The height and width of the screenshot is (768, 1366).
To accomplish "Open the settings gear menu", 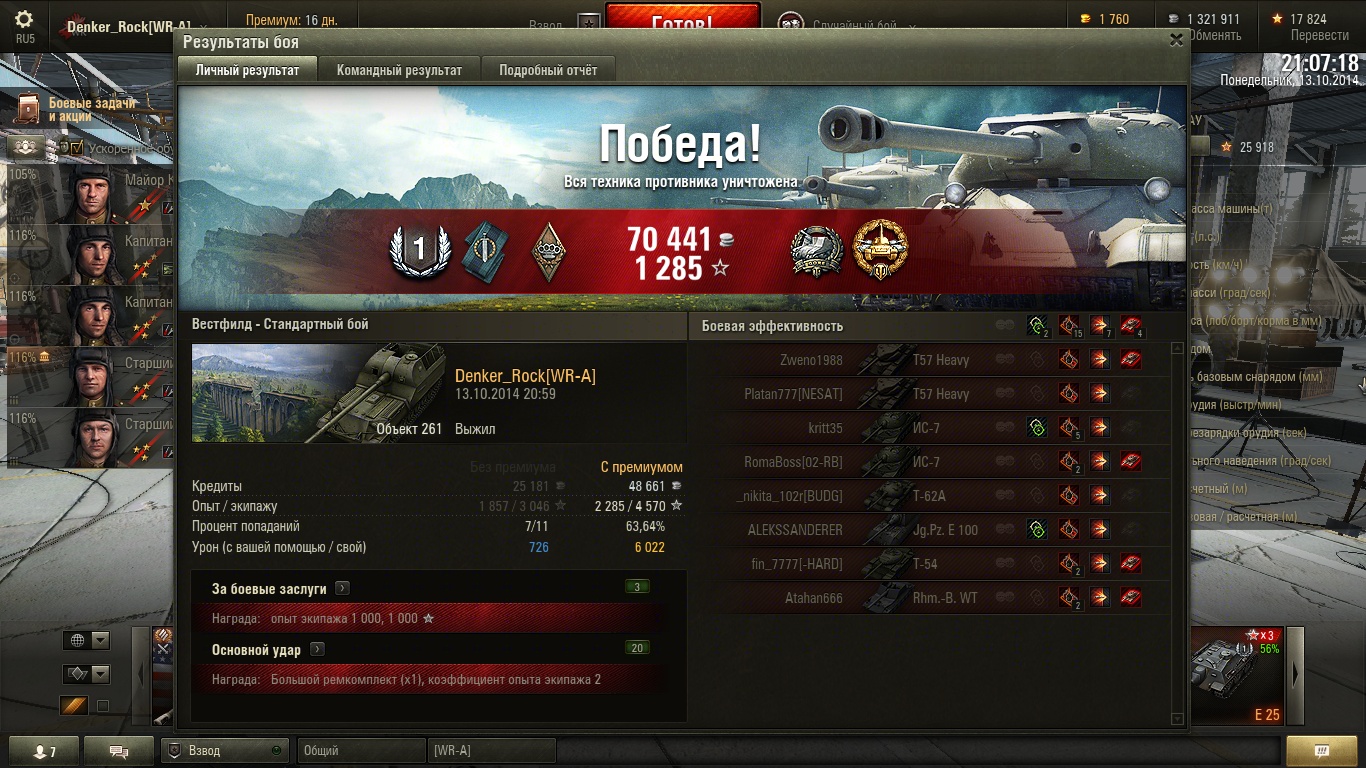I will click(x=24, y=19).
